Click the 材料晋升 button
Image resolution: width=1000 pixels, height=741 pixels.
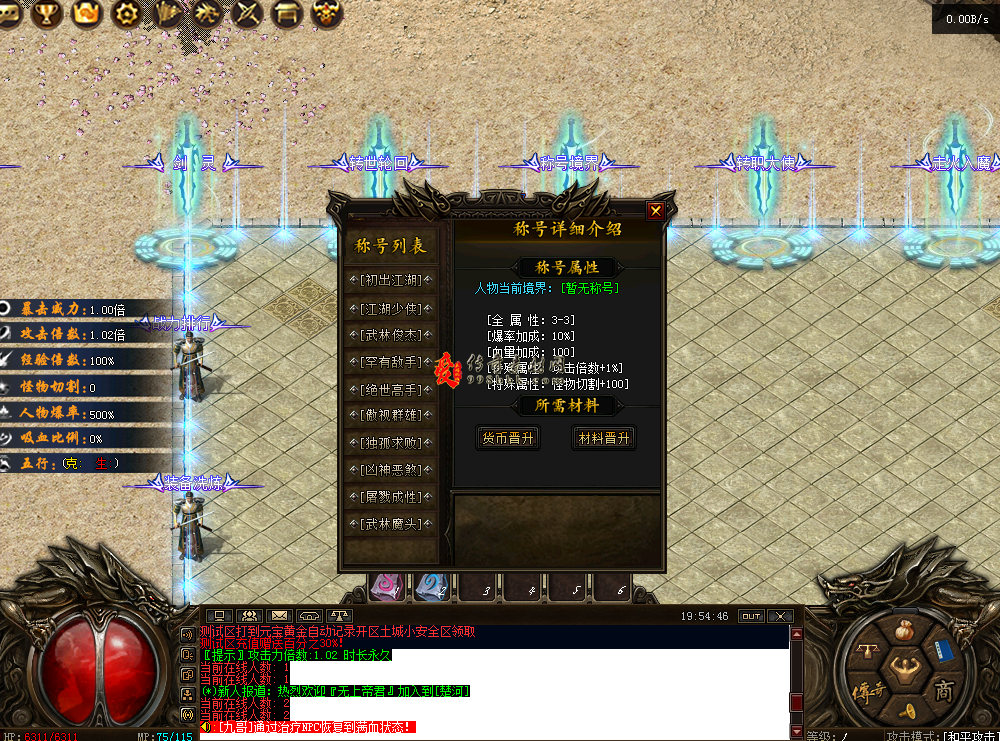click(x=604, y=438)
